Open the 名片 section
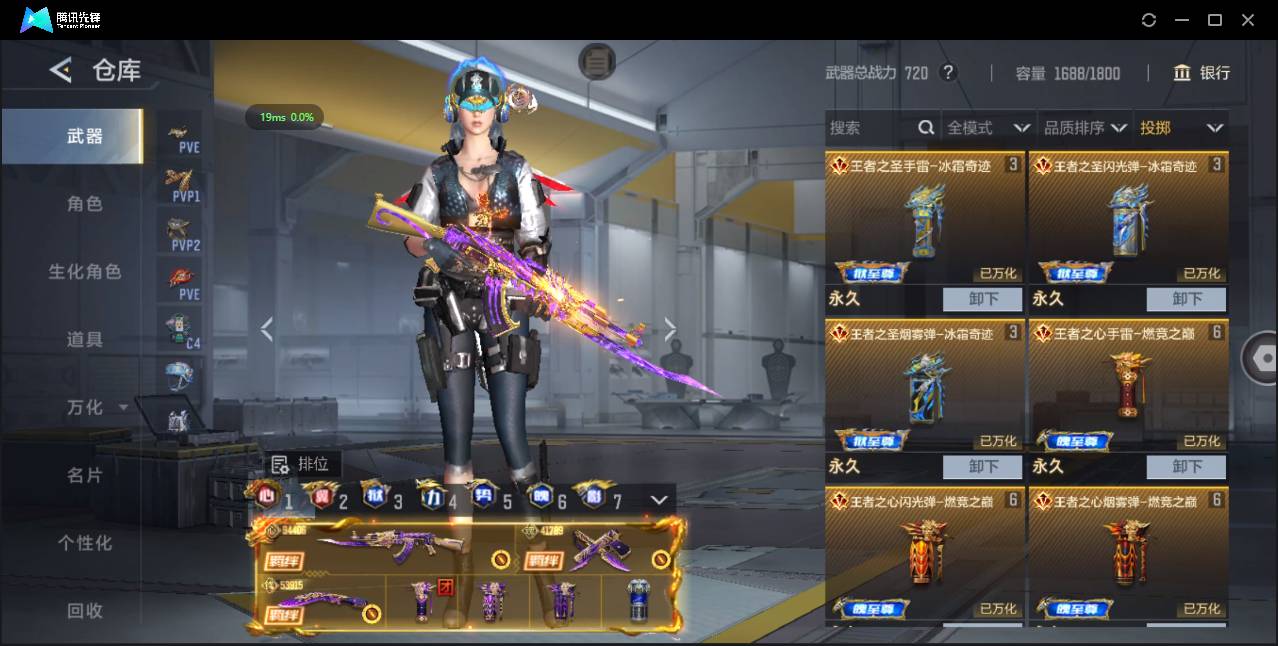The width and height of the screenshot is (1278, 646). (x=84, y=475)
